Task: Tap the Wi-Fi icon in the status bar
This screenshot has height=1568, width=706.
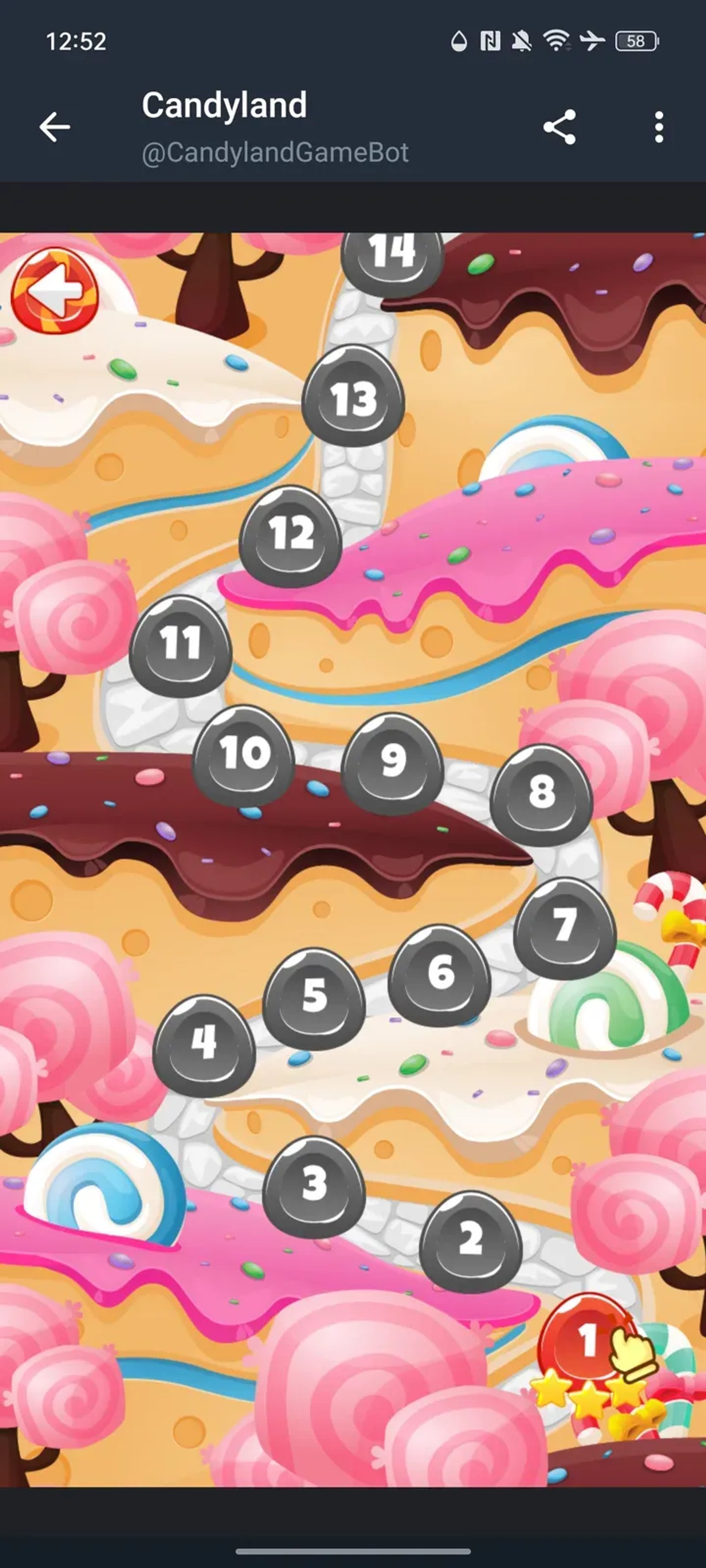Action: 557,40
